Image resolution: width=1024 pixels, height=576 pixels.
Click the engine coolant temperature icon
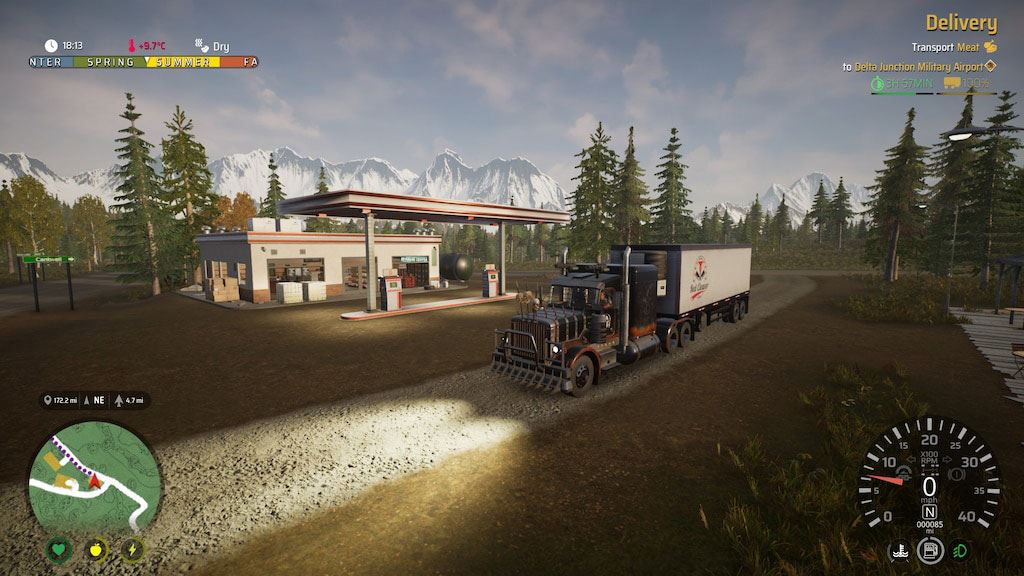coord(899,550)
